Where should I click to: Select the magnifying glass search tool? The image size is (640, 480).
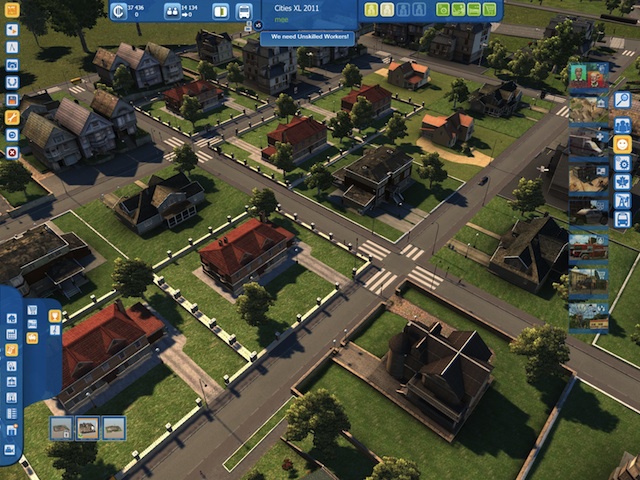click(x=622, y=100)
